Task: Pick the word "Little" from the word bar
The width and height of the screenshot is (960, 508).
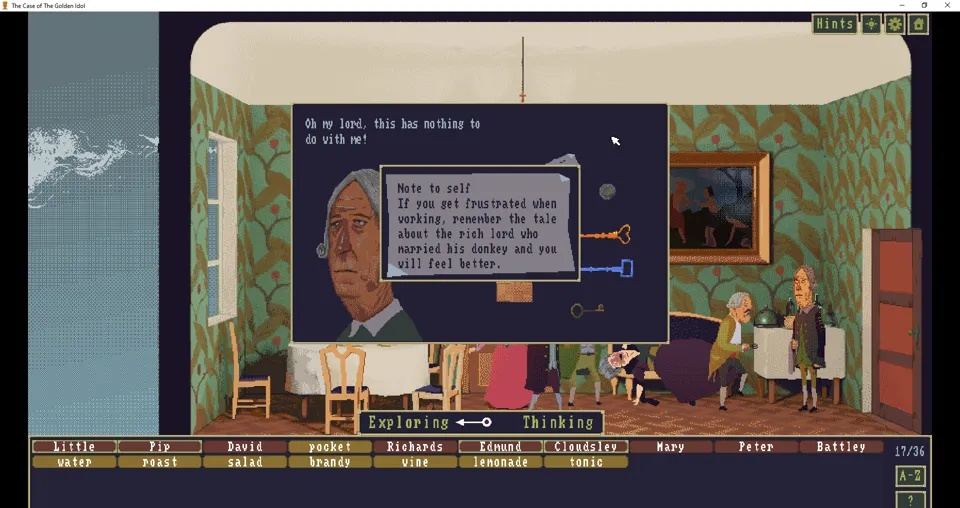Action: (74, 447)
